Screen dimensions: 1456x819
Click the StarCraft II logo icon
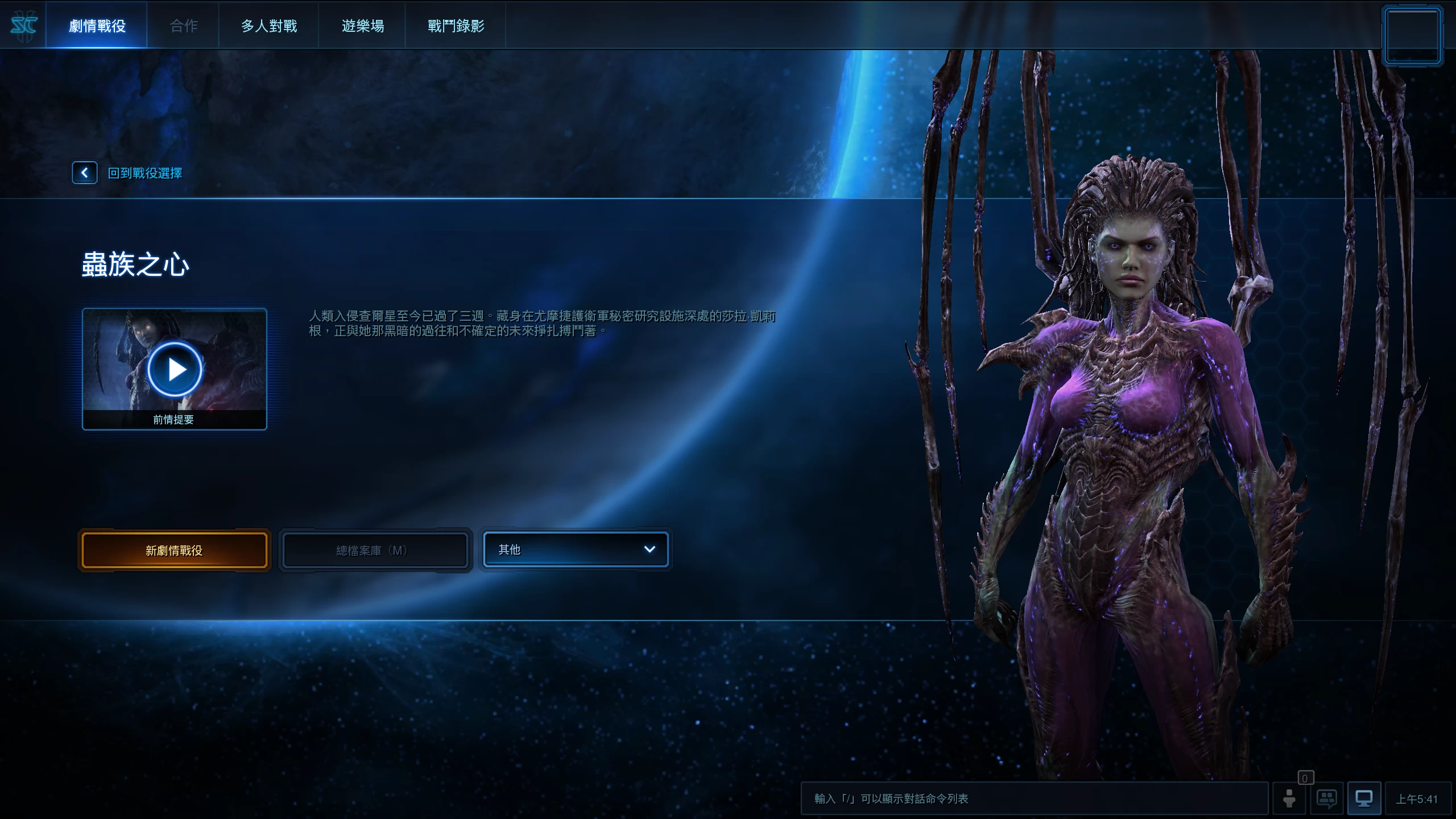(x=24, y=24)
